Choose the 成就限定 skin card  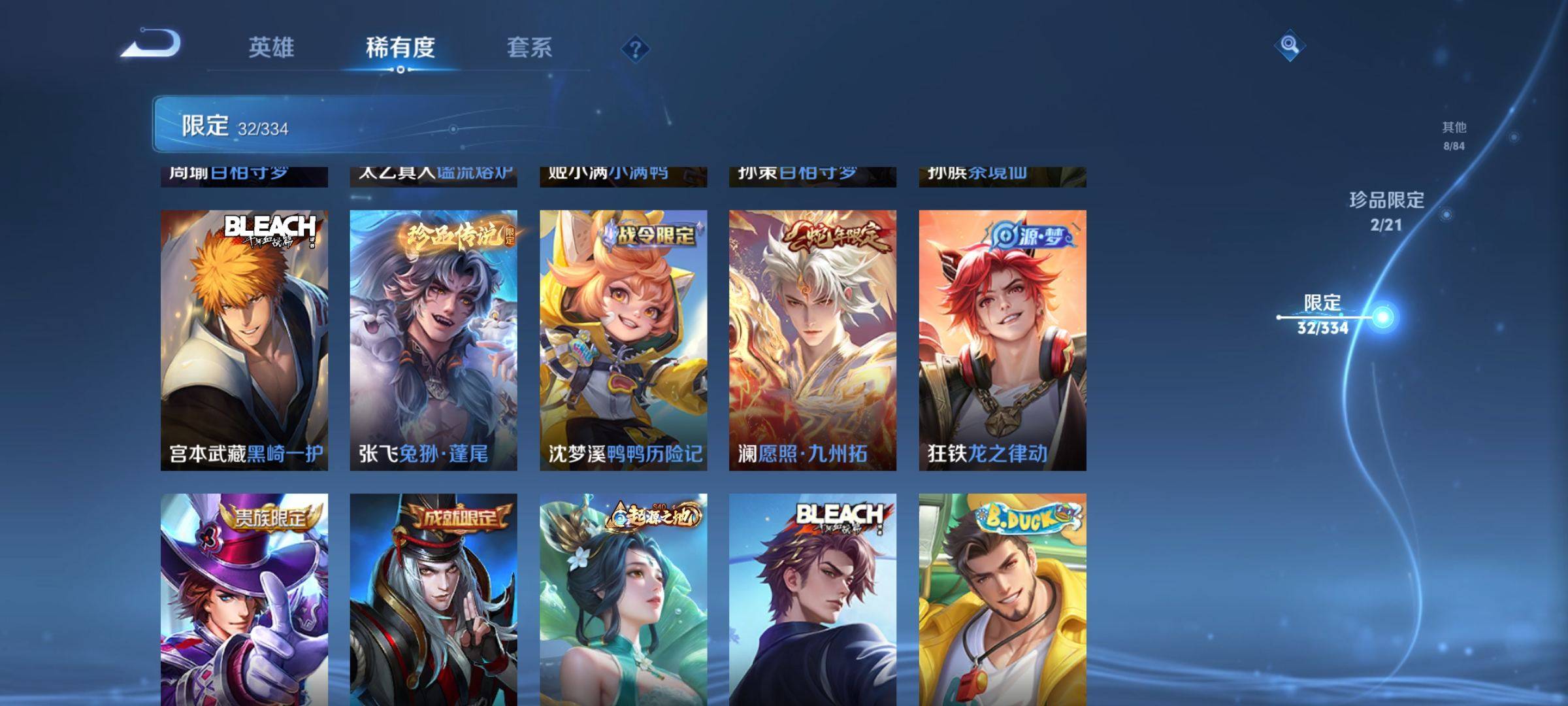[x=433, y=598]
